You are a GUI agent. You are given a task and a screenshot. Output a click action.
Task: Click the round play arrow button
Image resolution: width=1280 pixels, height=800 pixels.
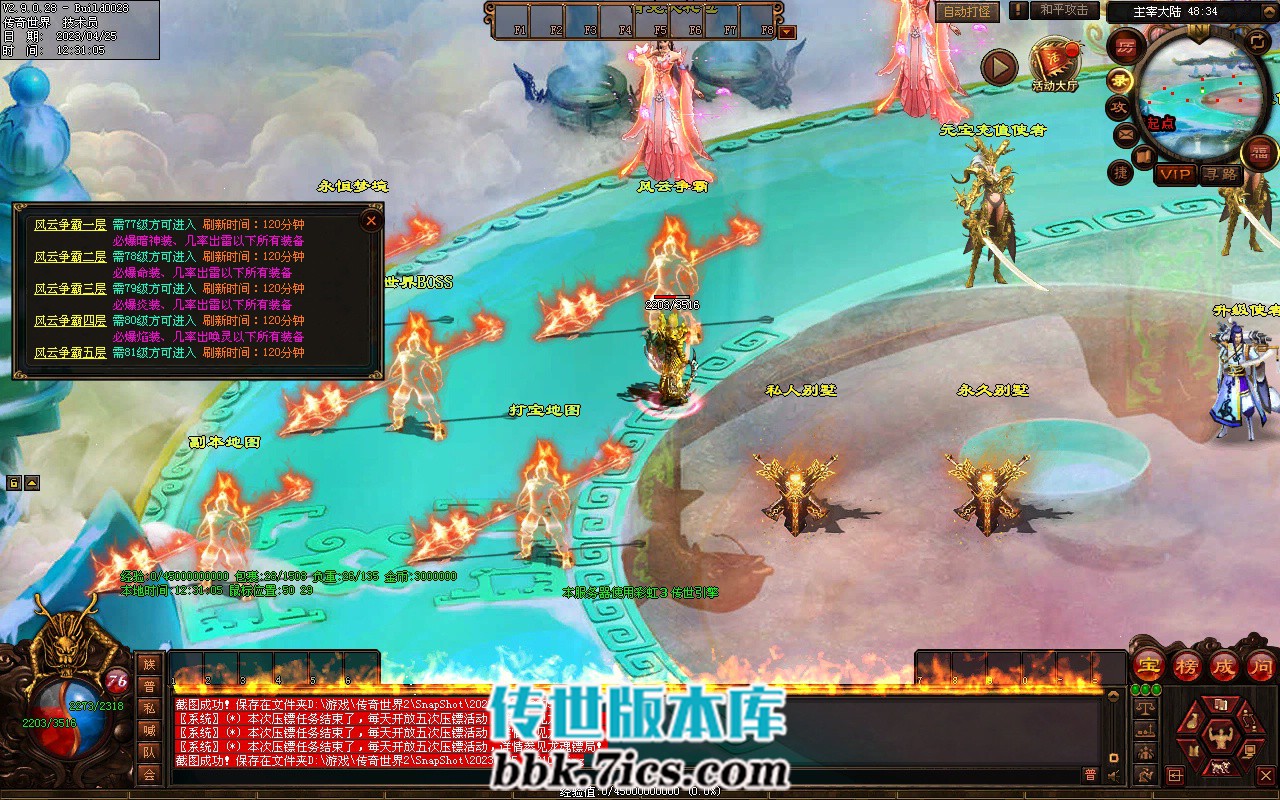997,68
